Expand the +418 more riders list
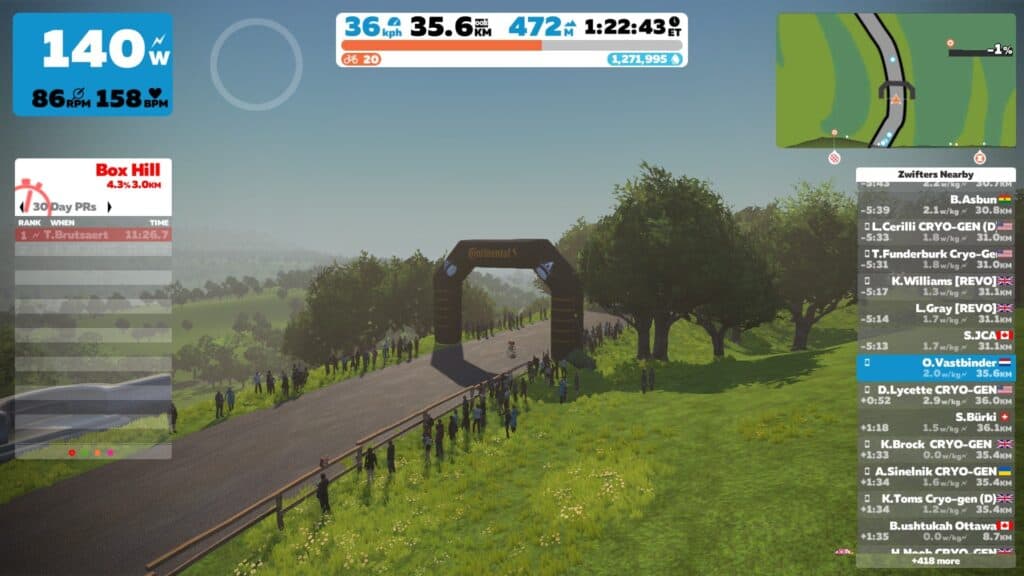The height and width of the screenshot is (576, 1024). [936, 561]
